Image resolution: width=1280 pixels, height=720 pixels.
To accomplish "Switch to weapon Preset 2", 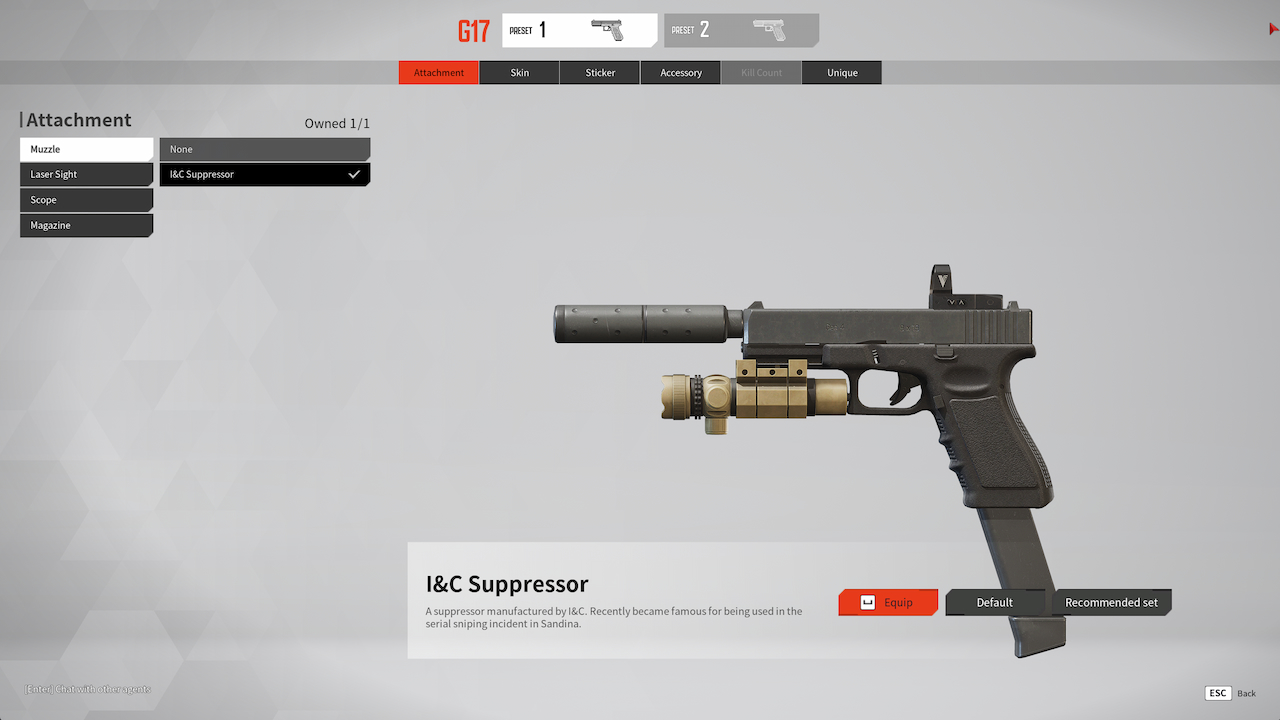I will pyautogui.click(x=741, y=30).
